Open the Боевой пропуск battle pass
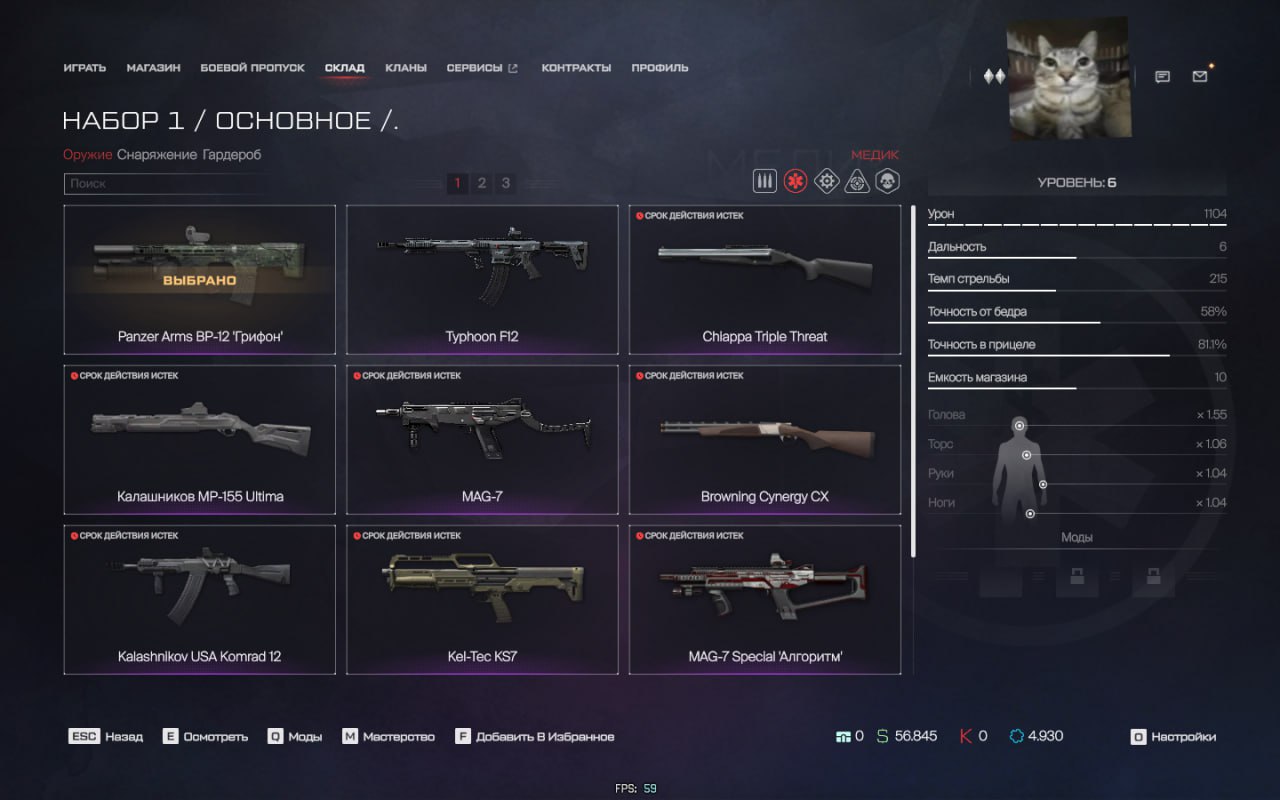 point(252,68)
